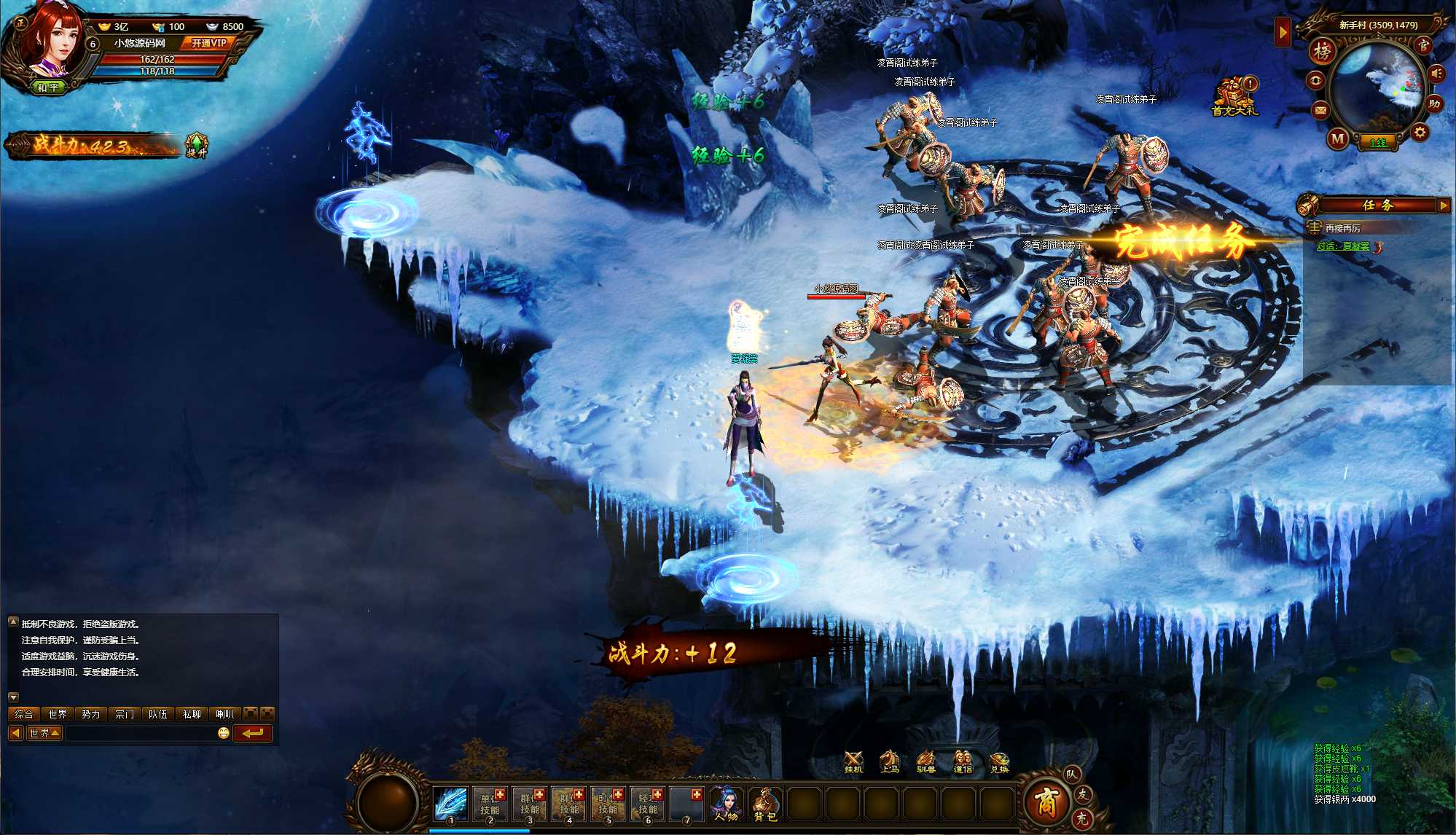Open the 商 shop button
This screenshot has width=1456, height=835.
1046,800
